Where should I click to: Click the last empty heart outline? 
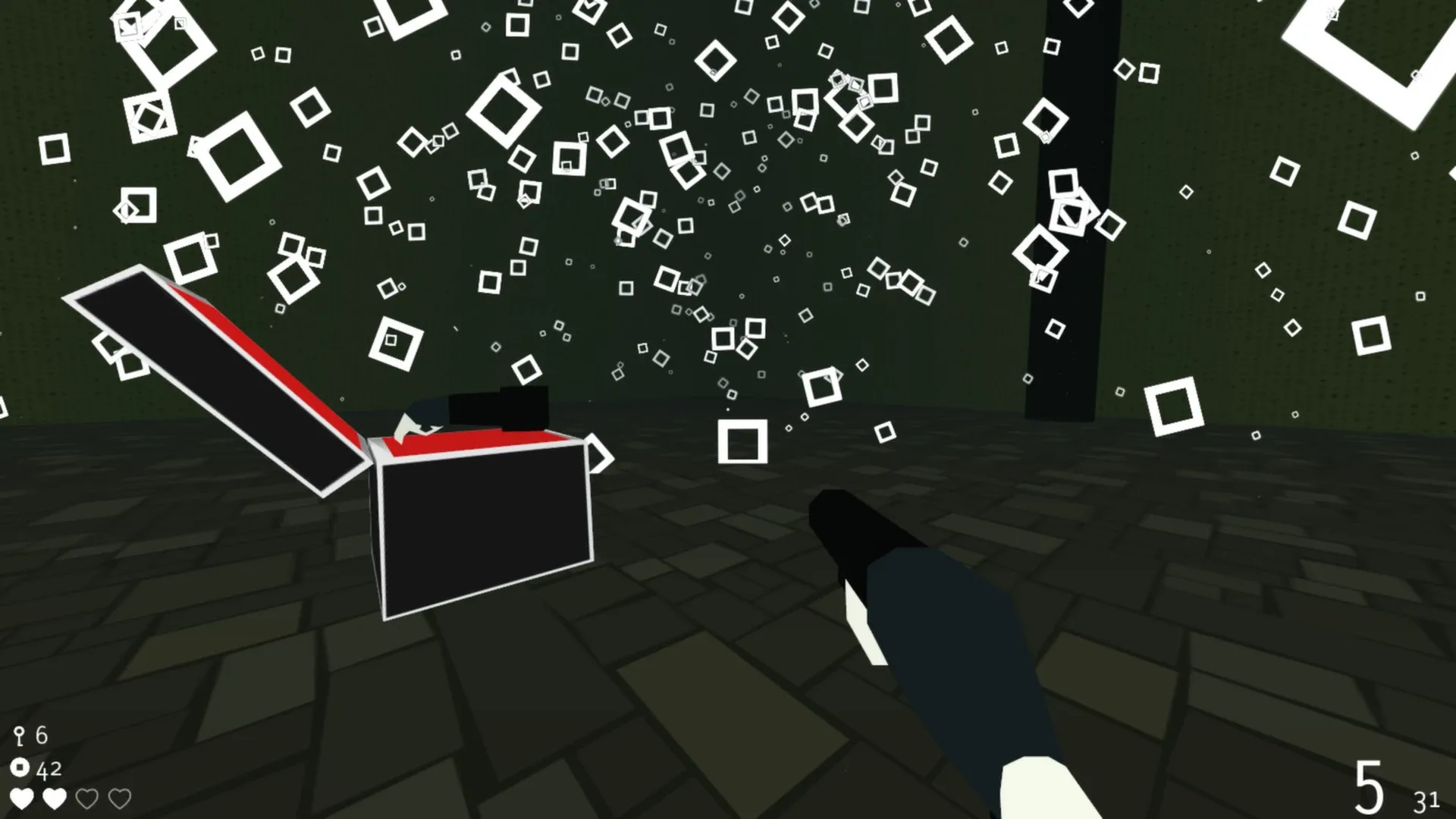click(x=118, y=799)
